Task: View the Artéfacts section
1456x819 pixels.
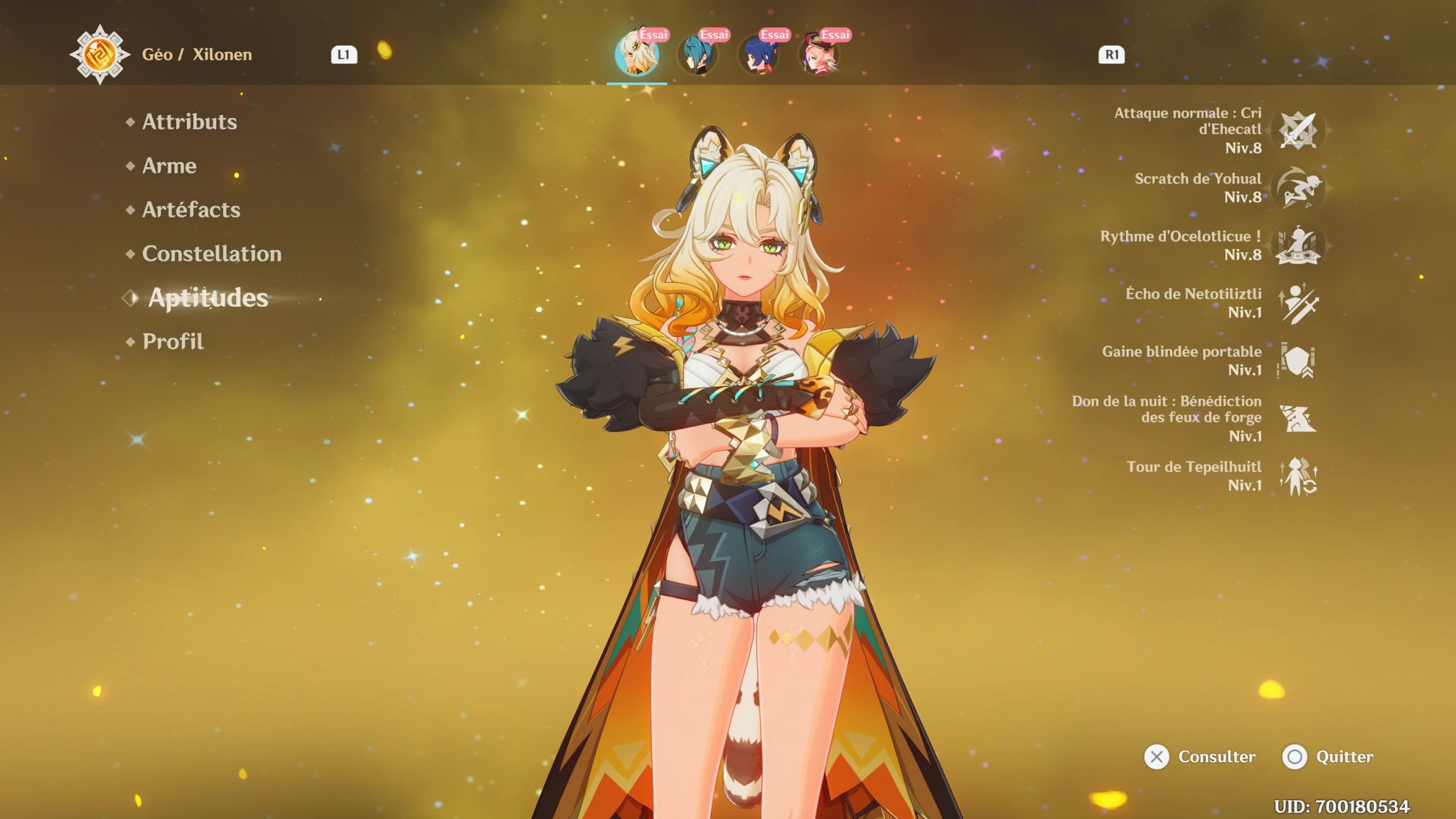Action: [x=190, y=210]
